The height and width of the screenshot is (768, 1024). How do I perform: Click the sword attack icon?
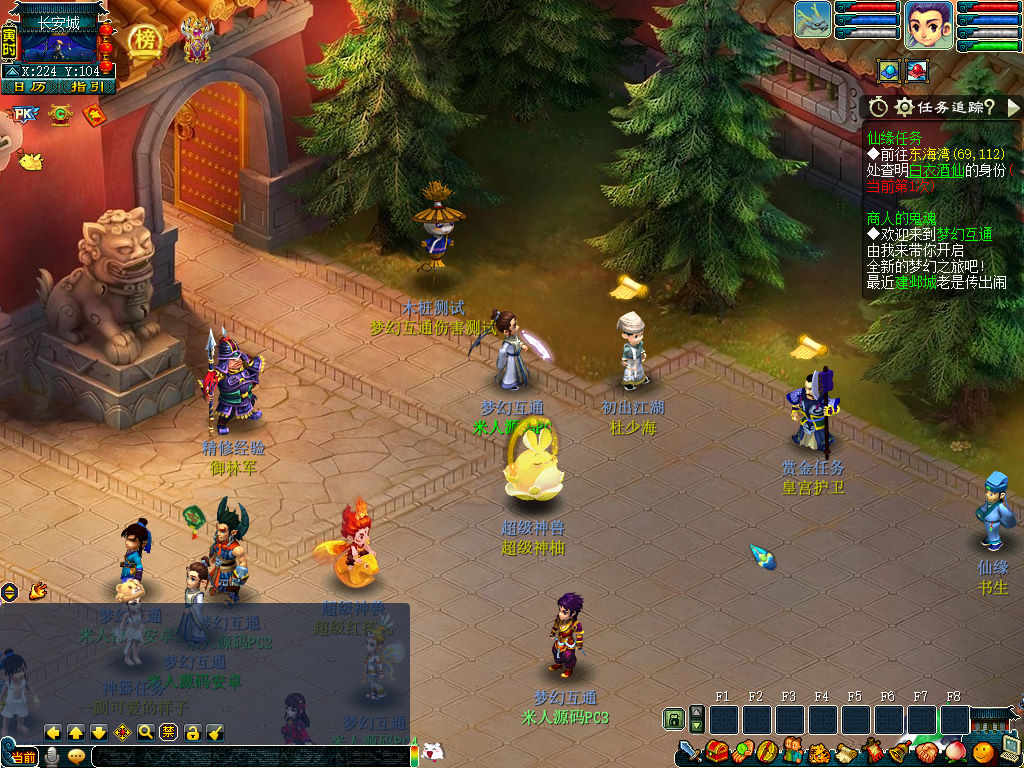tap(689, 751)
